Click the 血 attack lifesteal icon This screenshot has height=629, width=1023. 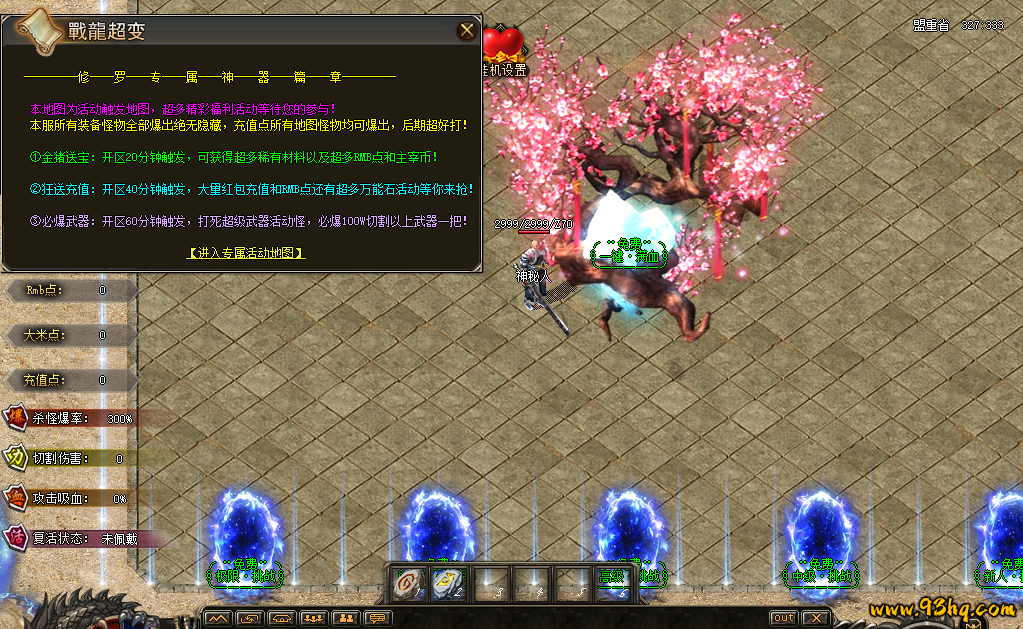pos(16,497)
